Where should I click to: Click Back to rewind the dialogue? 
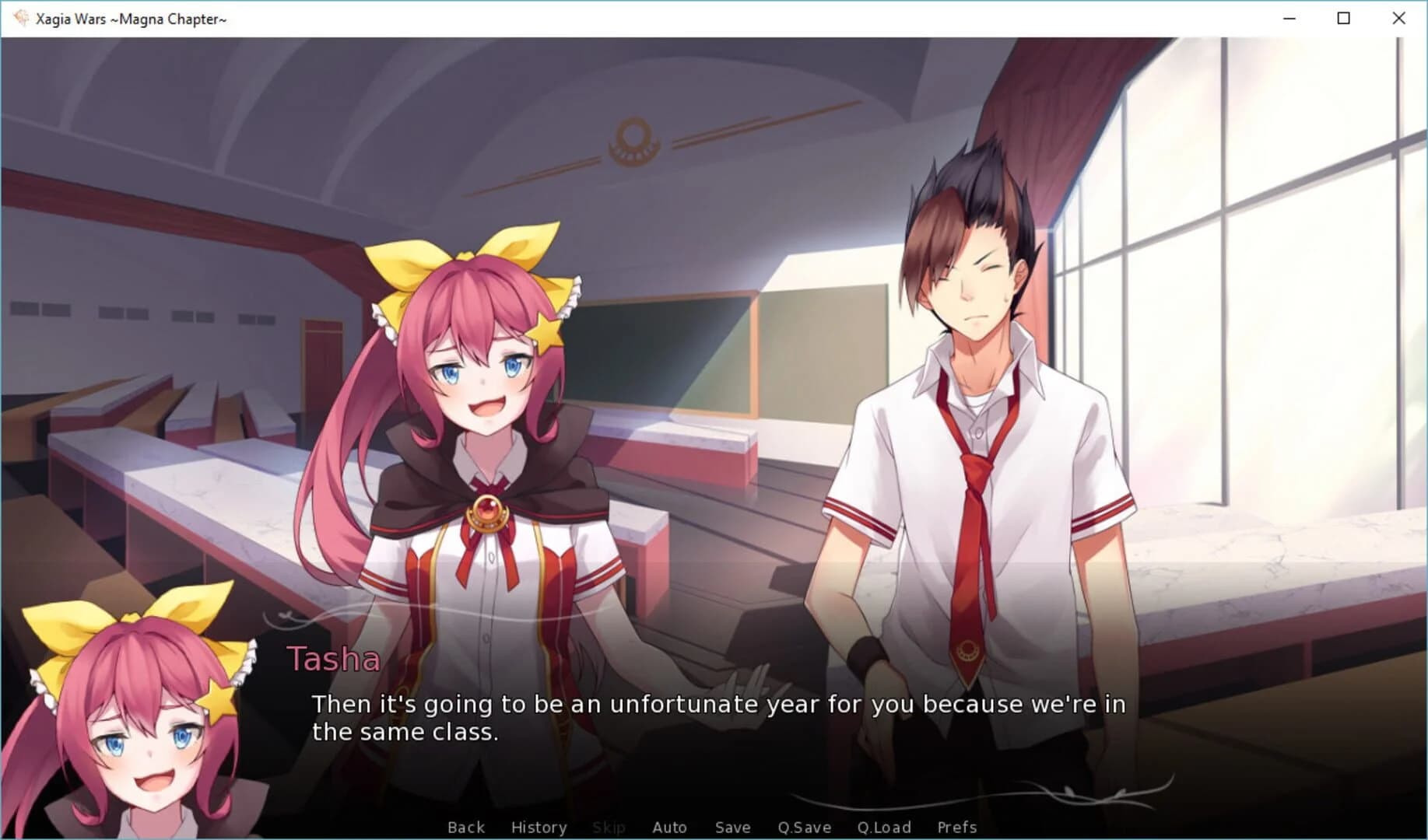click(465, 827)
